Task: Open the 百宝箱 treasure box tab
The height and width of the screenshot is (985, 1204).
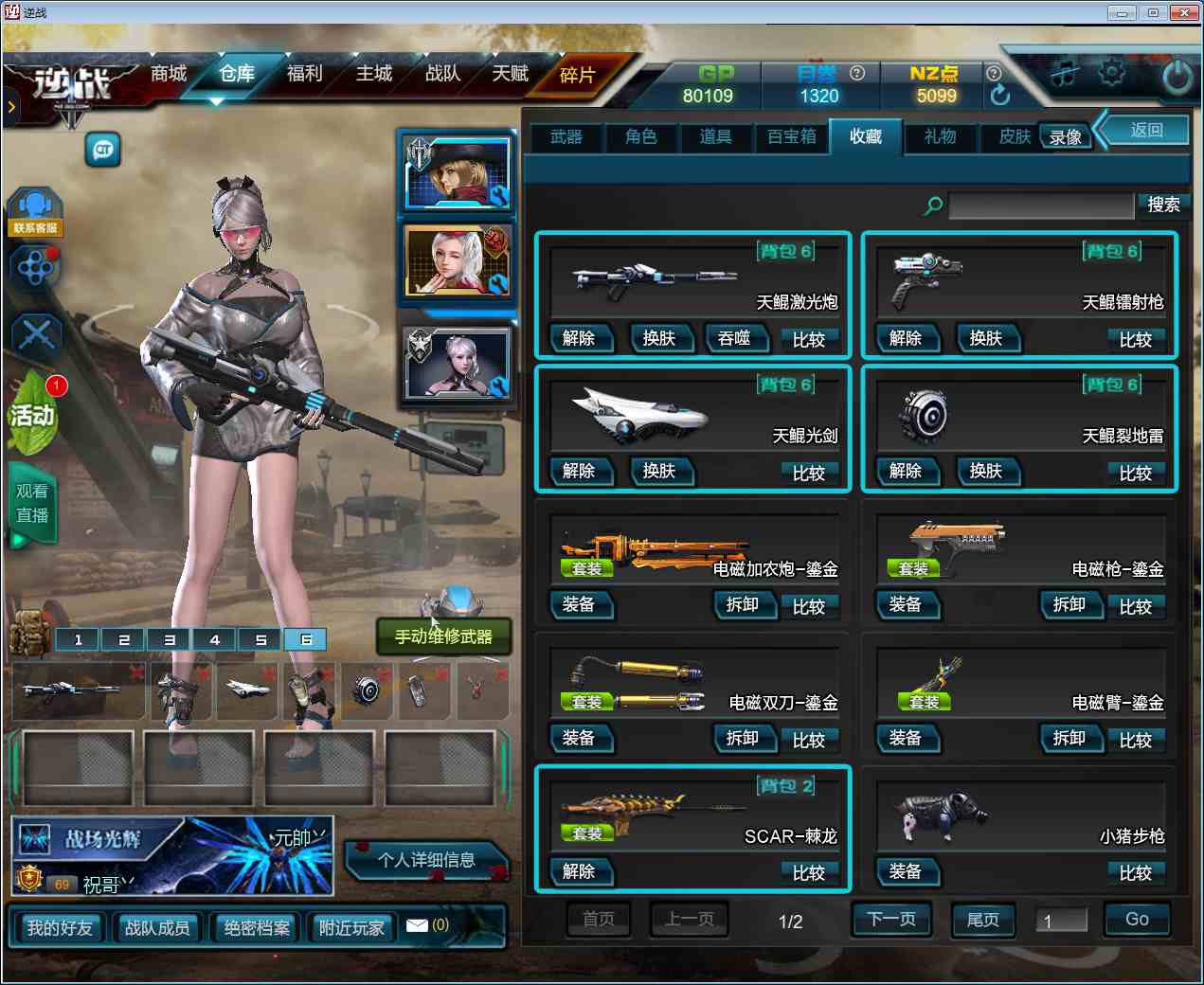Action: click(791, 137)
